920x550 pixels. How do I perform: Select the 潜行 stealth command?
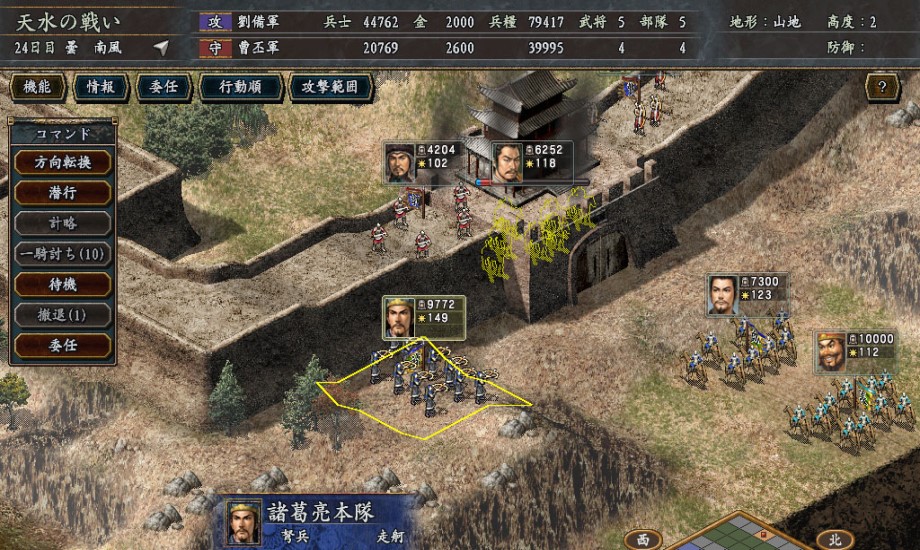(62, 193)
